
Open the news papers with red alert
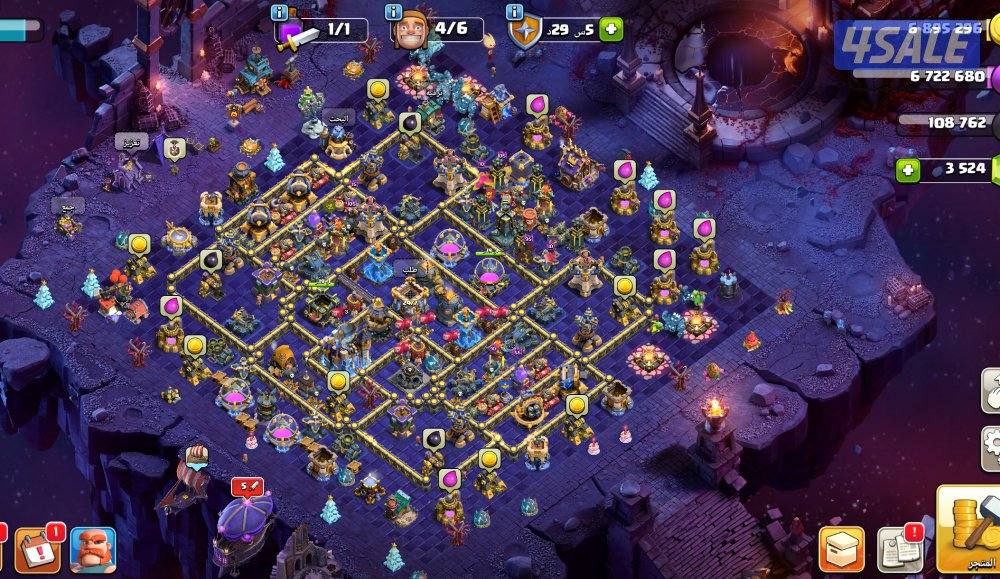pos(899,549)
